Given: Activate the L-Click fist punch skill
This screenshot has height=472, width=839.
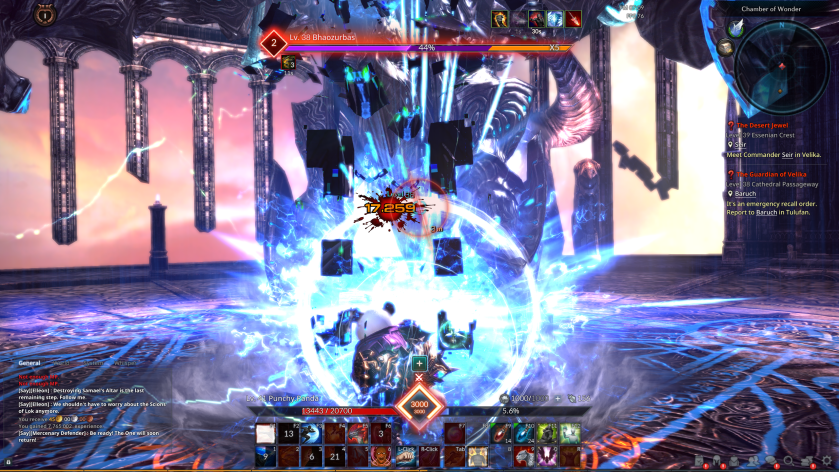Looking at the screenshot, I should coord(406,454).
